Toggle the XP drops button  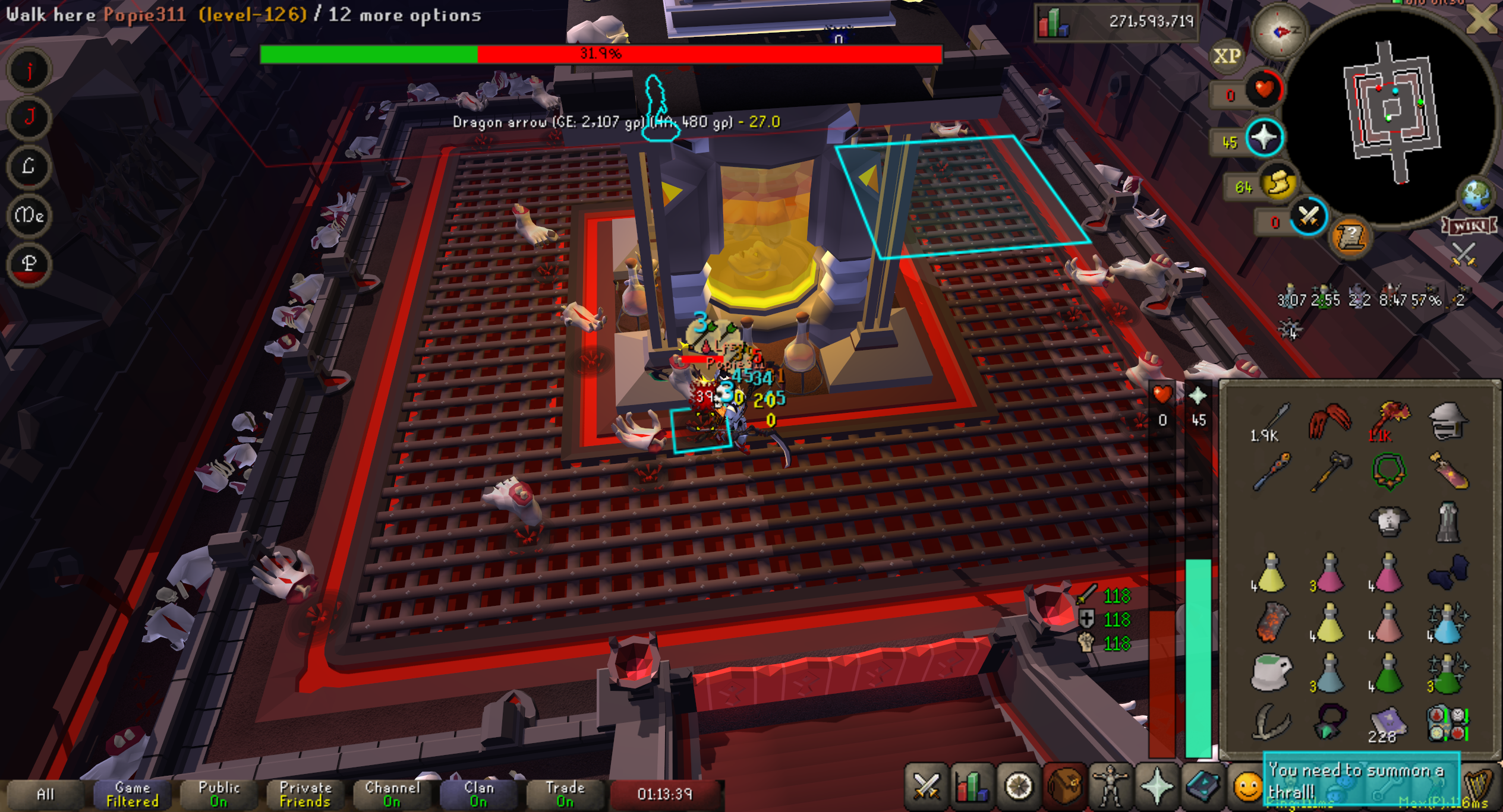[1227, 56]
